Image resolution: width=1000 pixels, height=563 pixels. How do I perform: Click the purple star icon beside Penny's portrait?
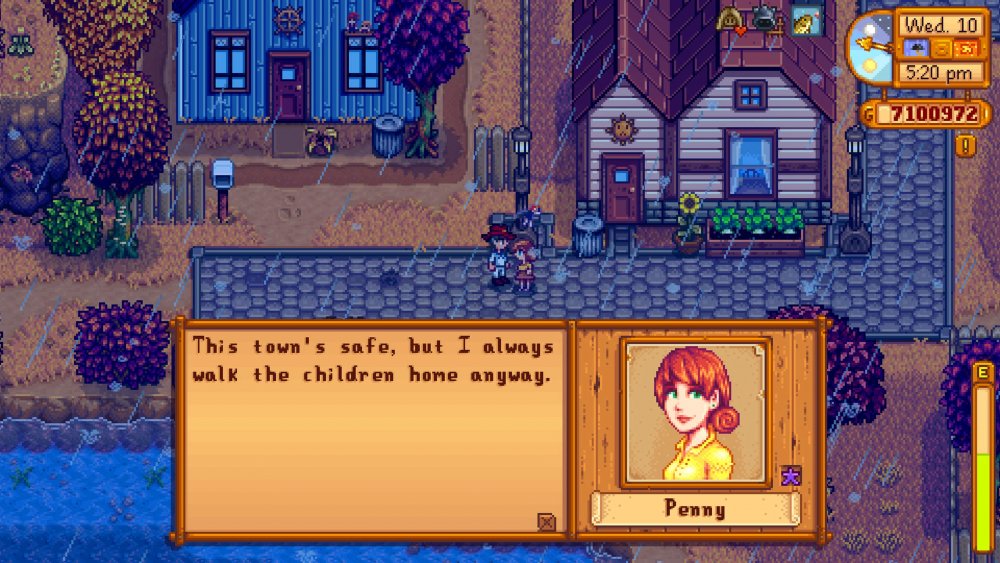coord(790,476)
